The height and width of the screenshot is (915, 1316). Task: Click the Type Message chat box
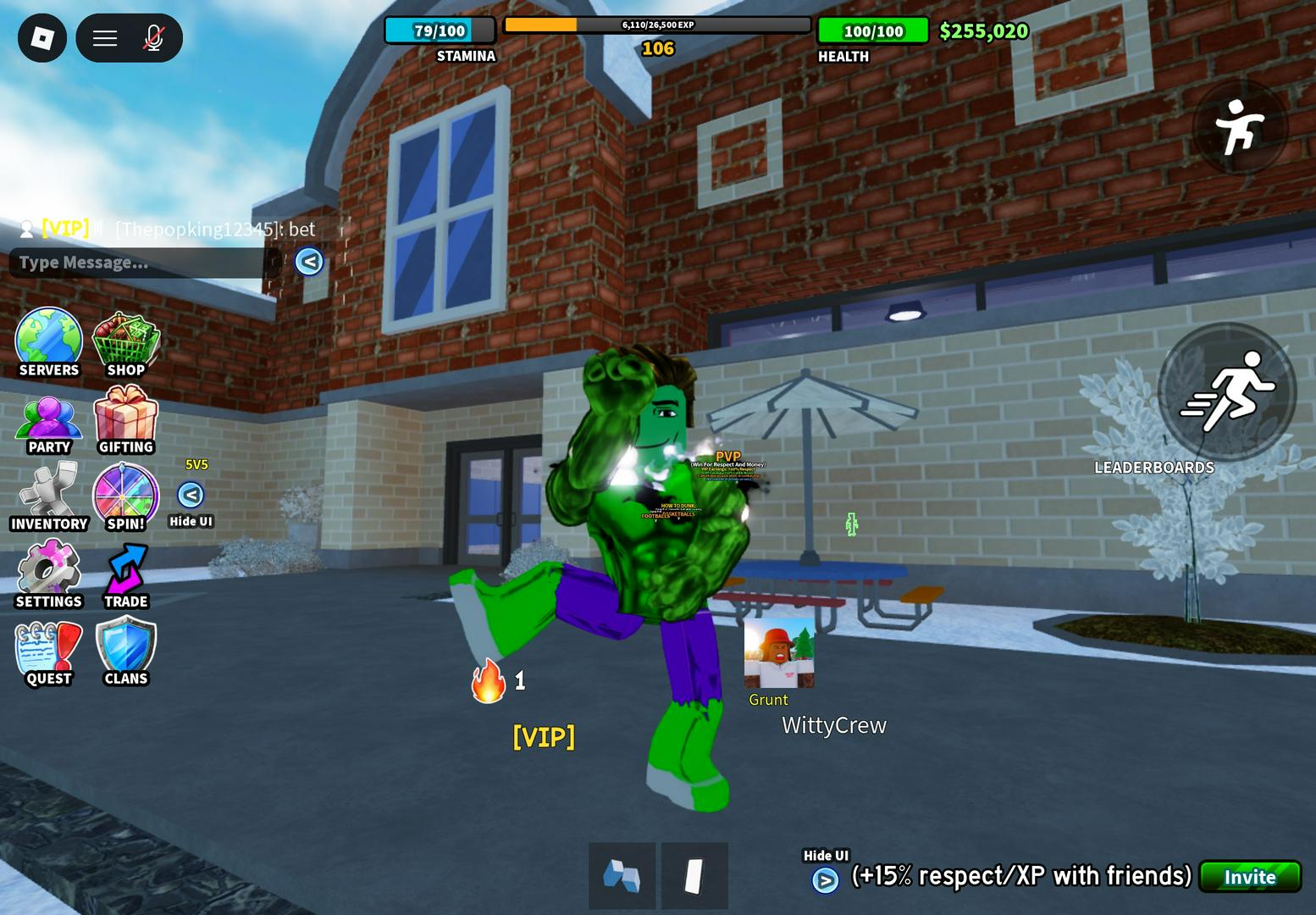pos(140,263)
